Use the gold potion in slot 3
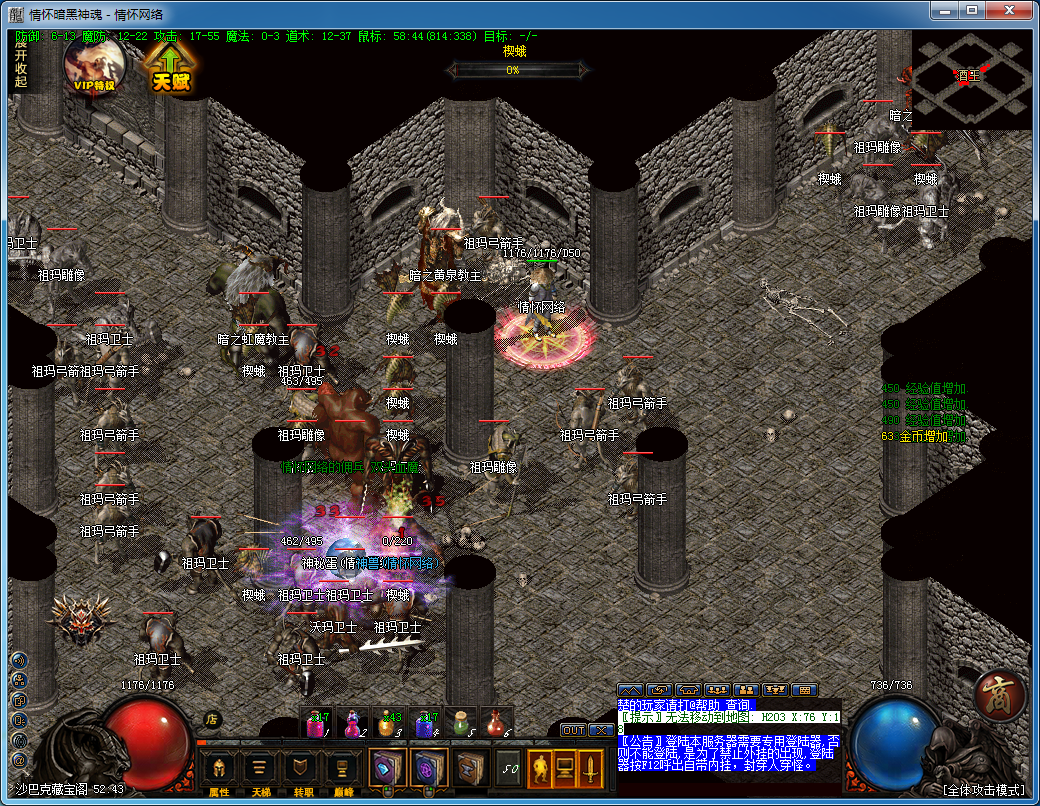Image resolution: width=1040 pixels, height=806 pixels. coord(389,722)
